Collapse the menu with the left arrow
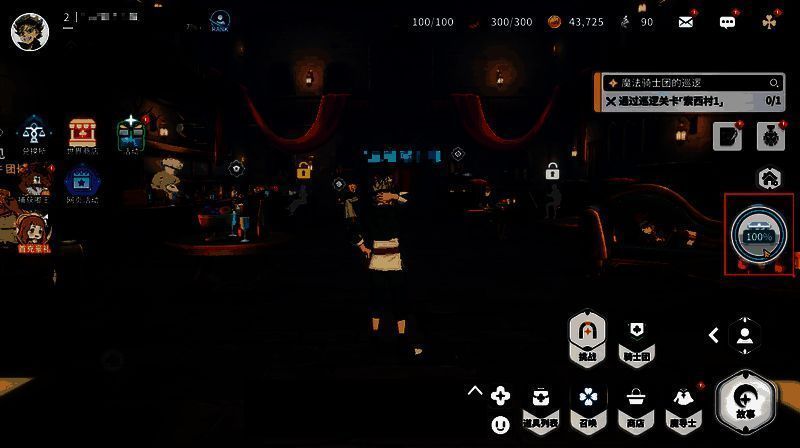Screen dimensions: 800x448 pyautogui.click(x=714, y=336)
